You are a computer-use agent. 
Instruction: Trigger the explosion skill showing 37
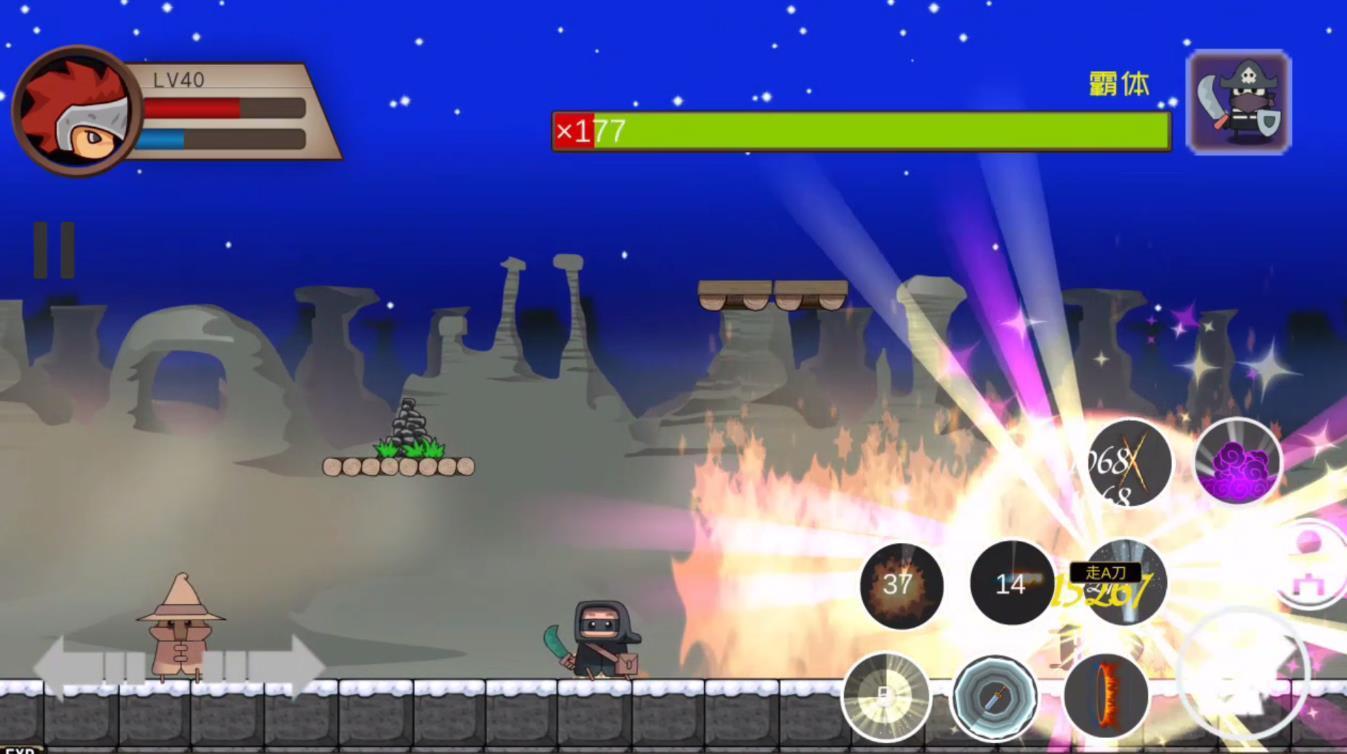click(x=901, y=585)
